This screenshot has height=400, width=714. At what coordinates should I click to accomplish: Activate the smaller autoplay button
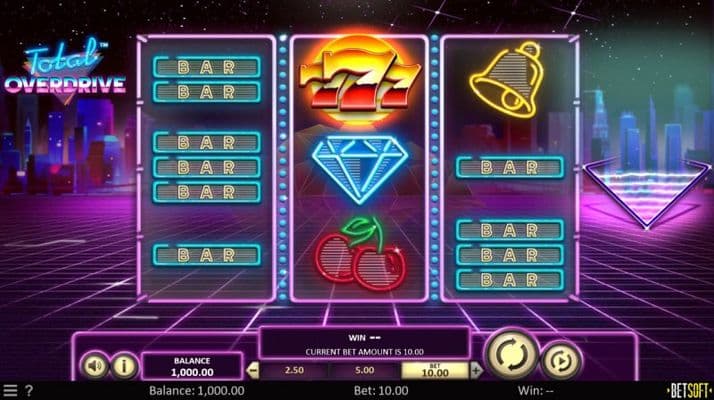pos(561,359)
